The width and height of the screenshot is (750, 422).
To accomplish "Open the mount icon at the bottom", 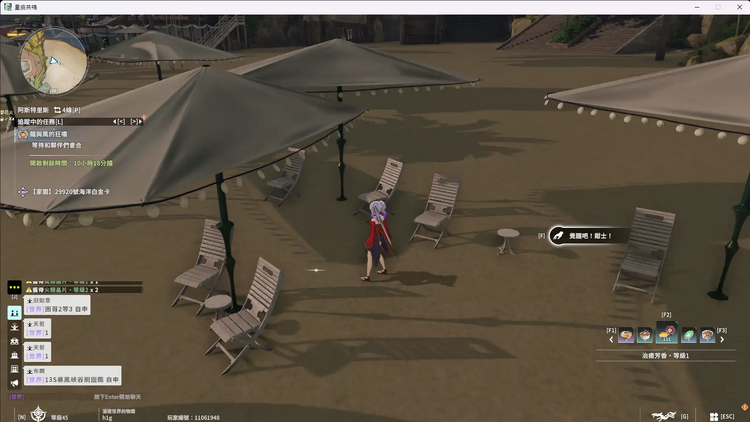I will click(663, 415).
